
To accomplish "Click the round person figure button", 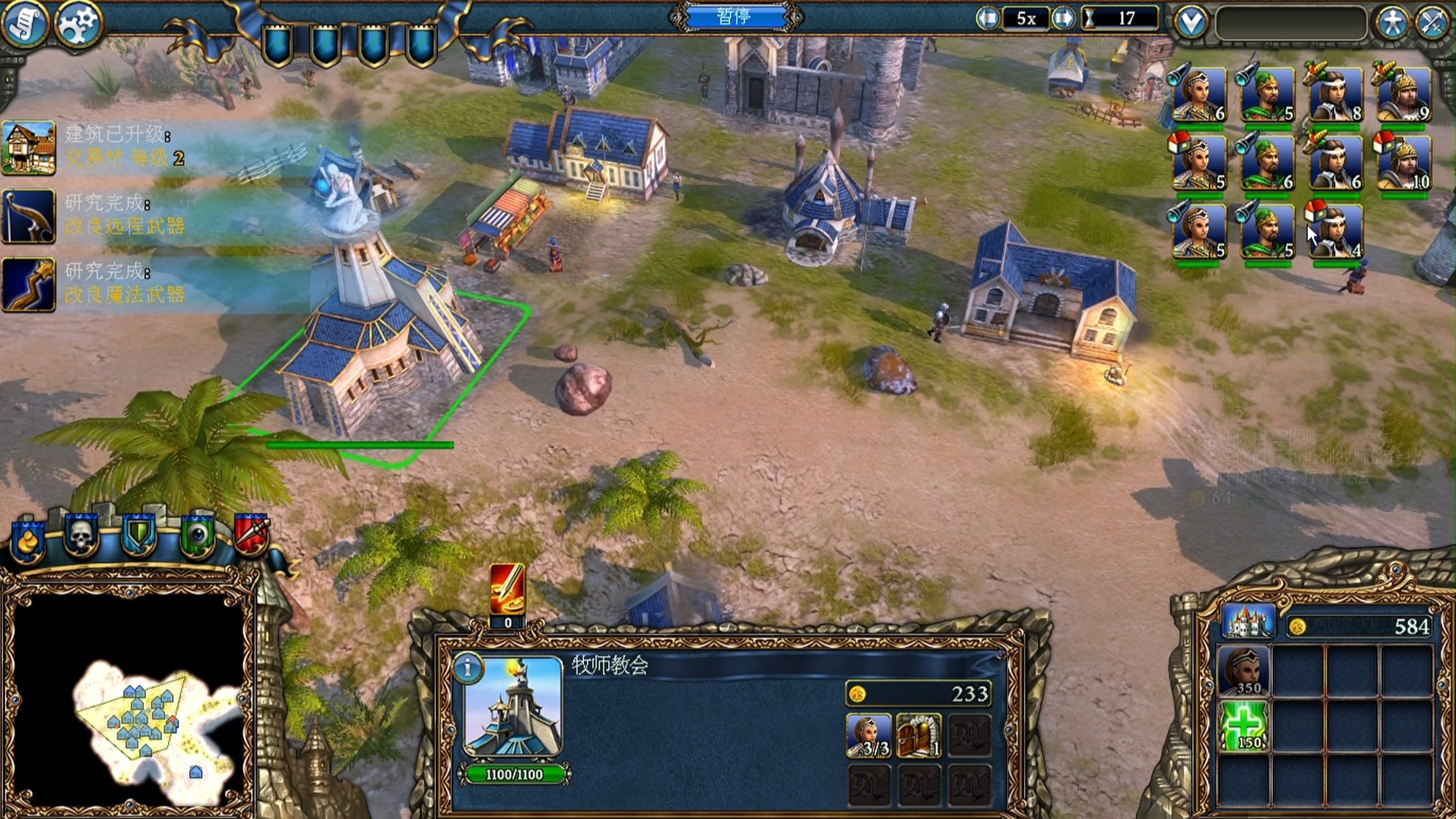I will click(1392, 23).
